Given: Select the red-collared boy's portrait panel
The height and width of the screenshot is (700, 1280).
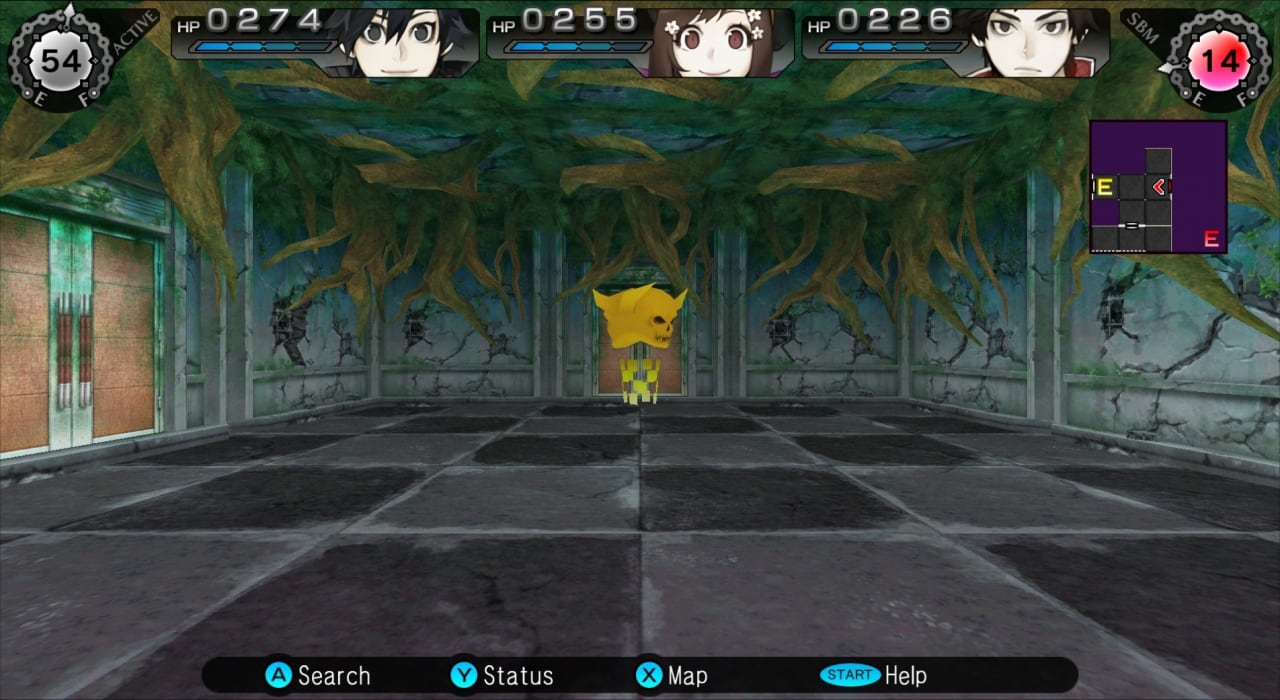Looking at the screenshot, I should click(x=955, y=42).
